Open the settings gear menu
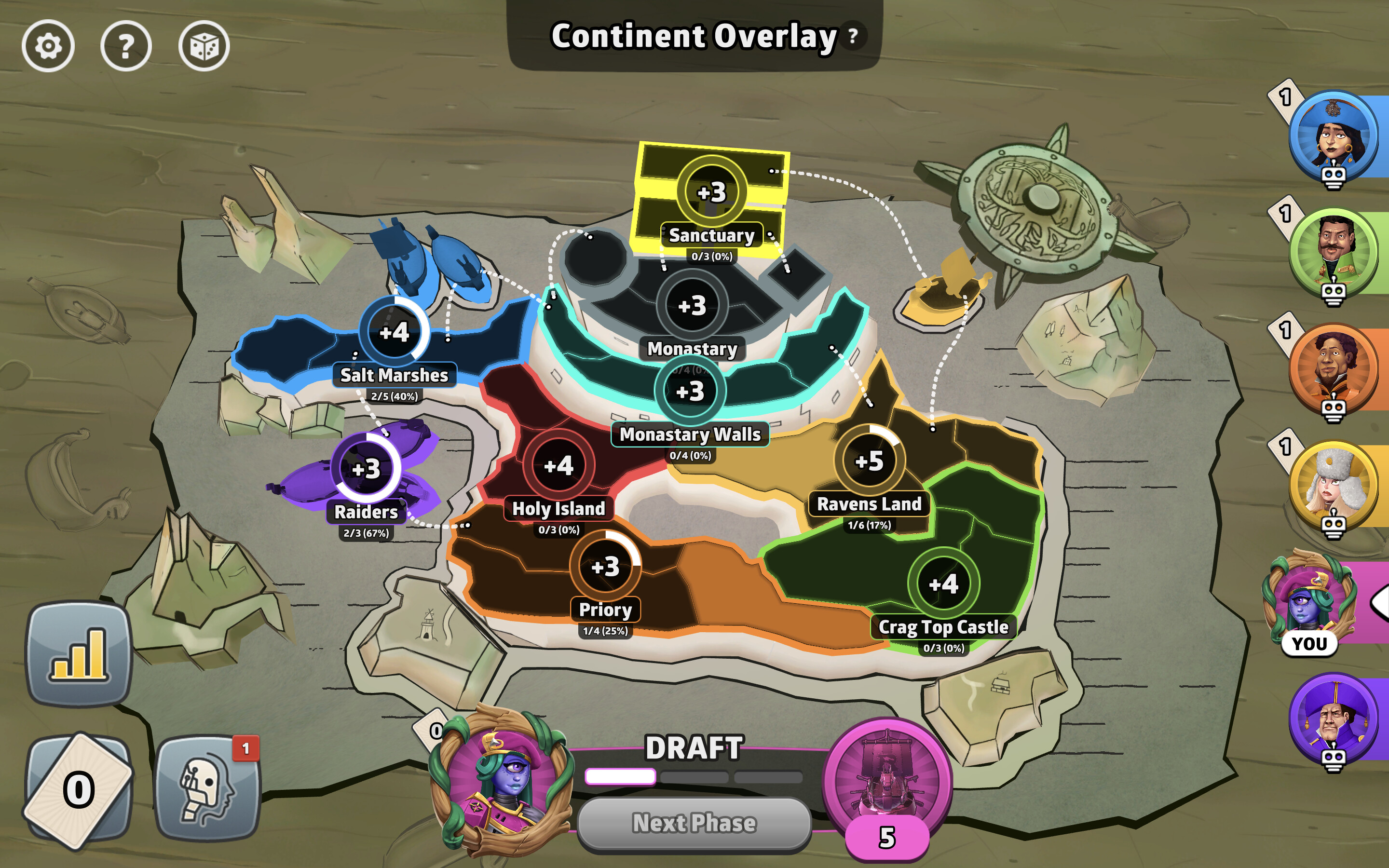1389x868 pixels. [49, 45]
